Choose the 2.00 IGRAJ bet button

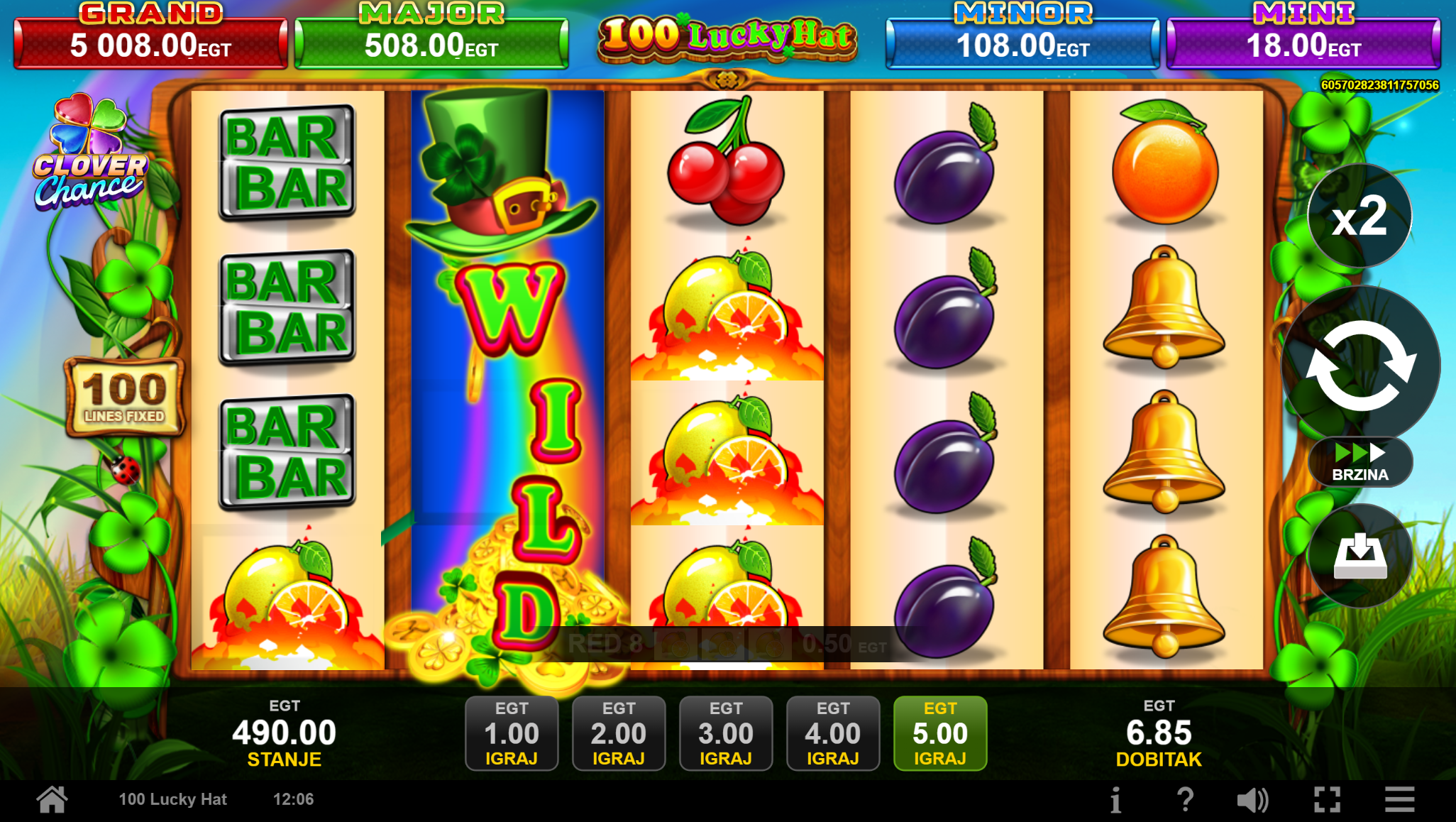pyautogui.click(x=619, y=733)
